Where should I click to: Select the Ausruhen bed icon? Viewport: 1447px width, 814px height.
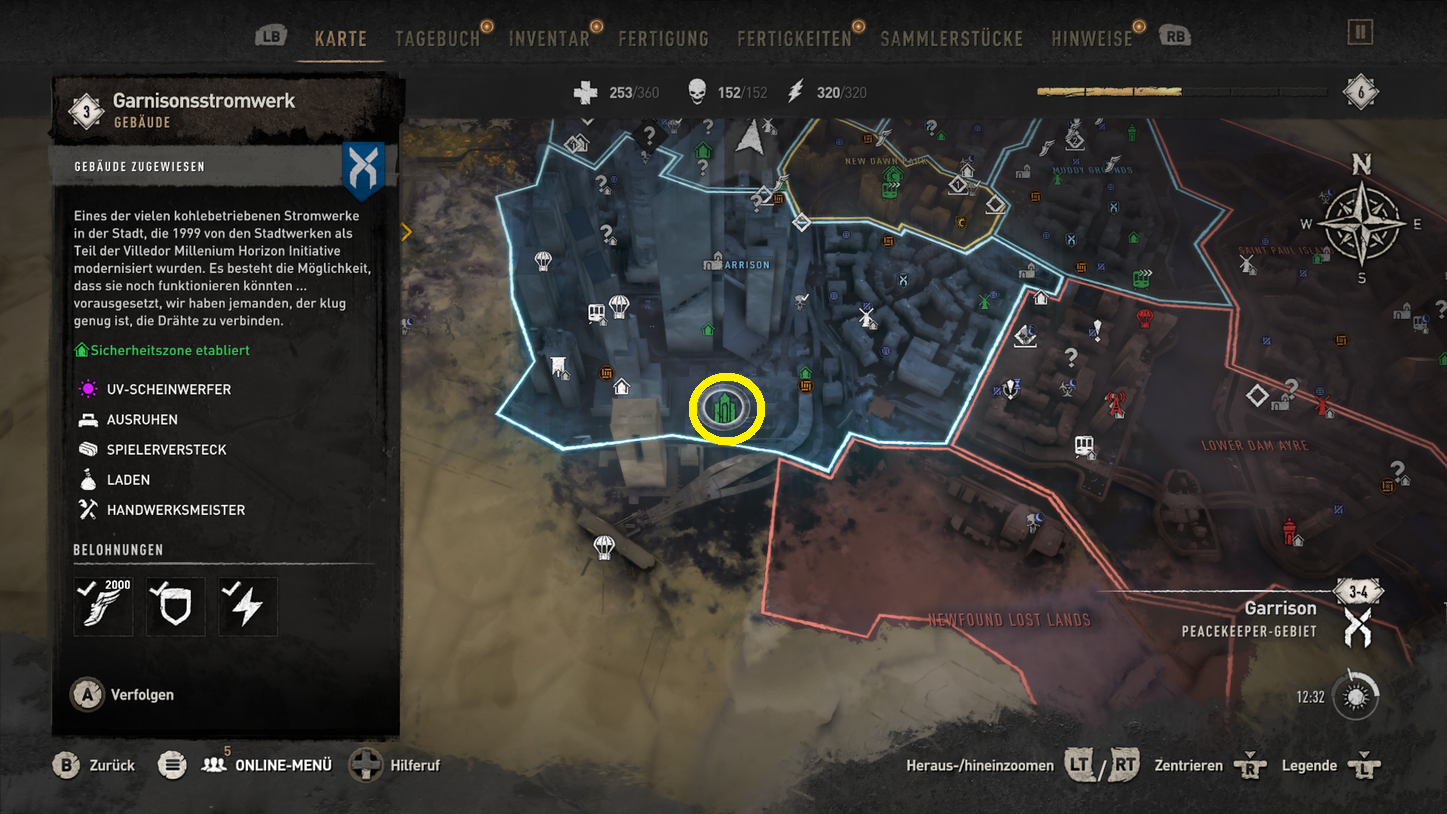click(x=89, y=419)
